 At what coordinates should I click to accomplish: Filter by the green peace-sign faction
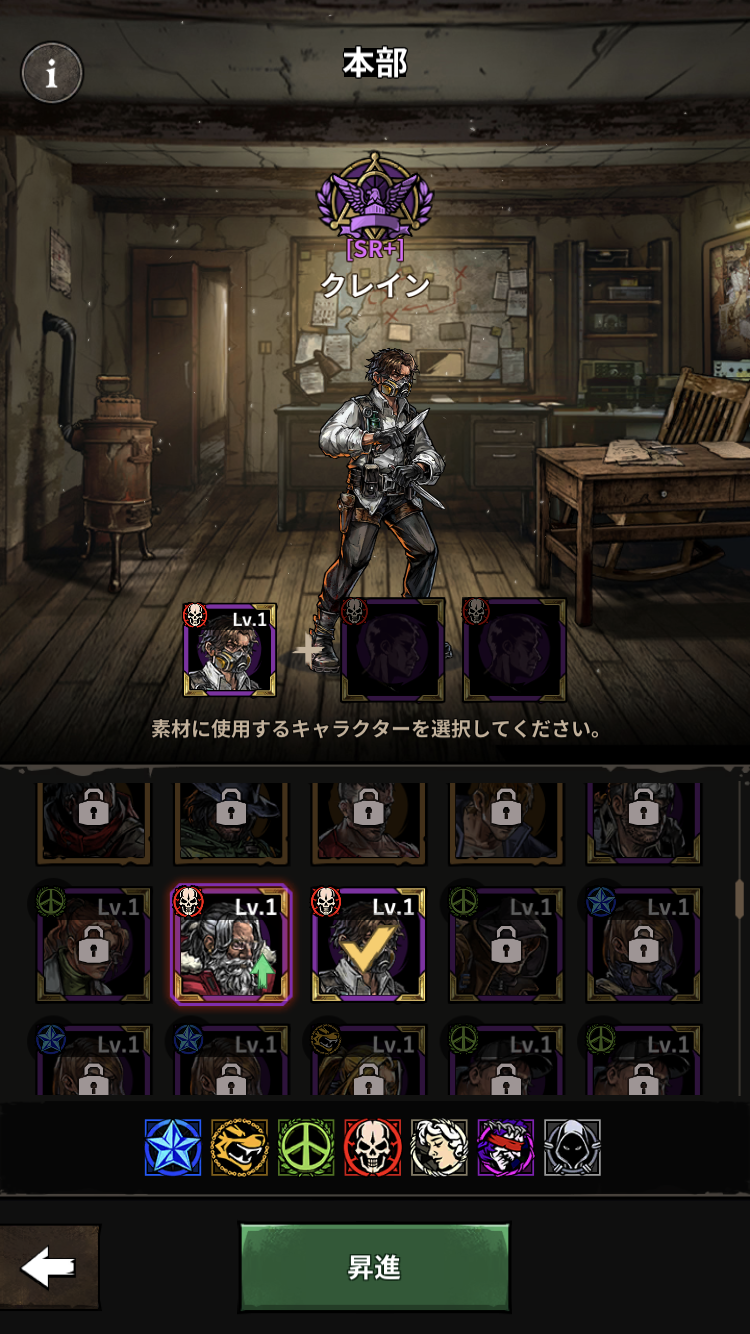click(x=306, y=1147)
